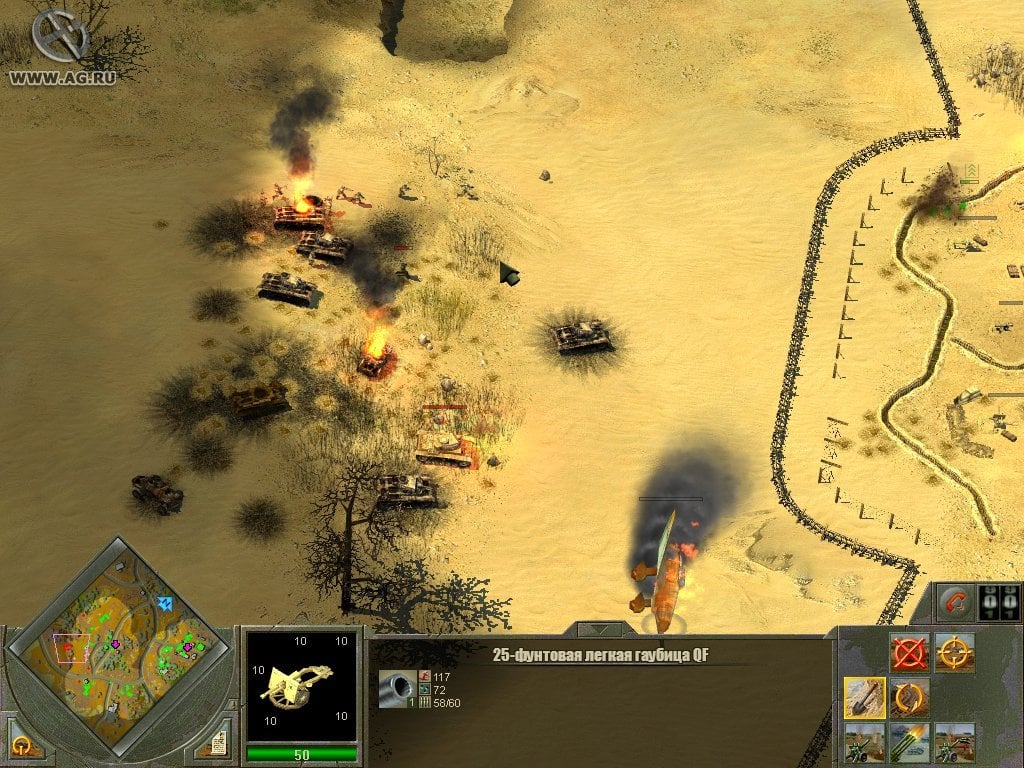Image resolution: width=1024 pixels, height=768 pixels.
Task: Click the blue aircraft marker on minimap
Action: [x=165, y=604]
